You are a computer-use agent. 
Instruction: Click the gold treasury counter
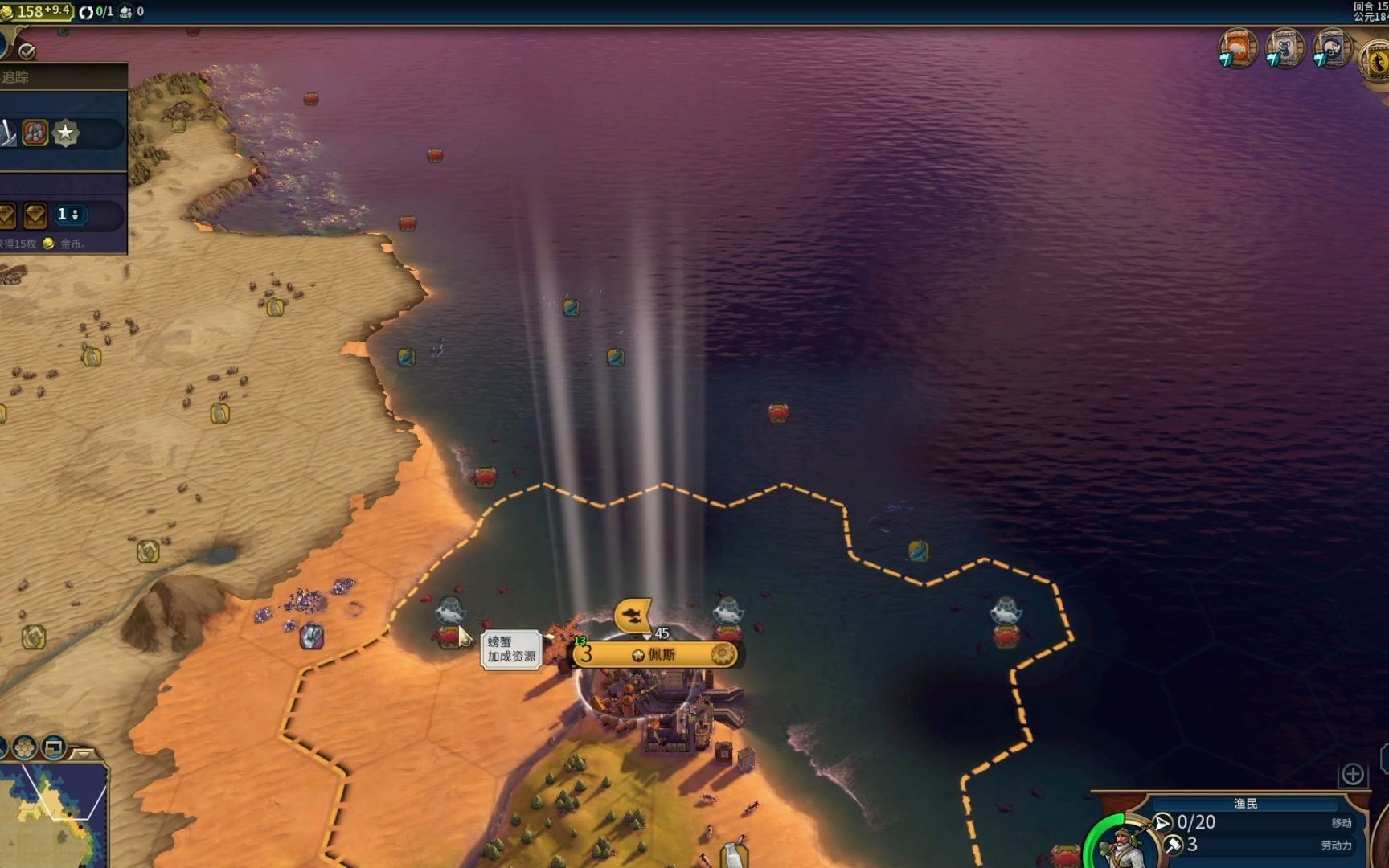point(37,11)
